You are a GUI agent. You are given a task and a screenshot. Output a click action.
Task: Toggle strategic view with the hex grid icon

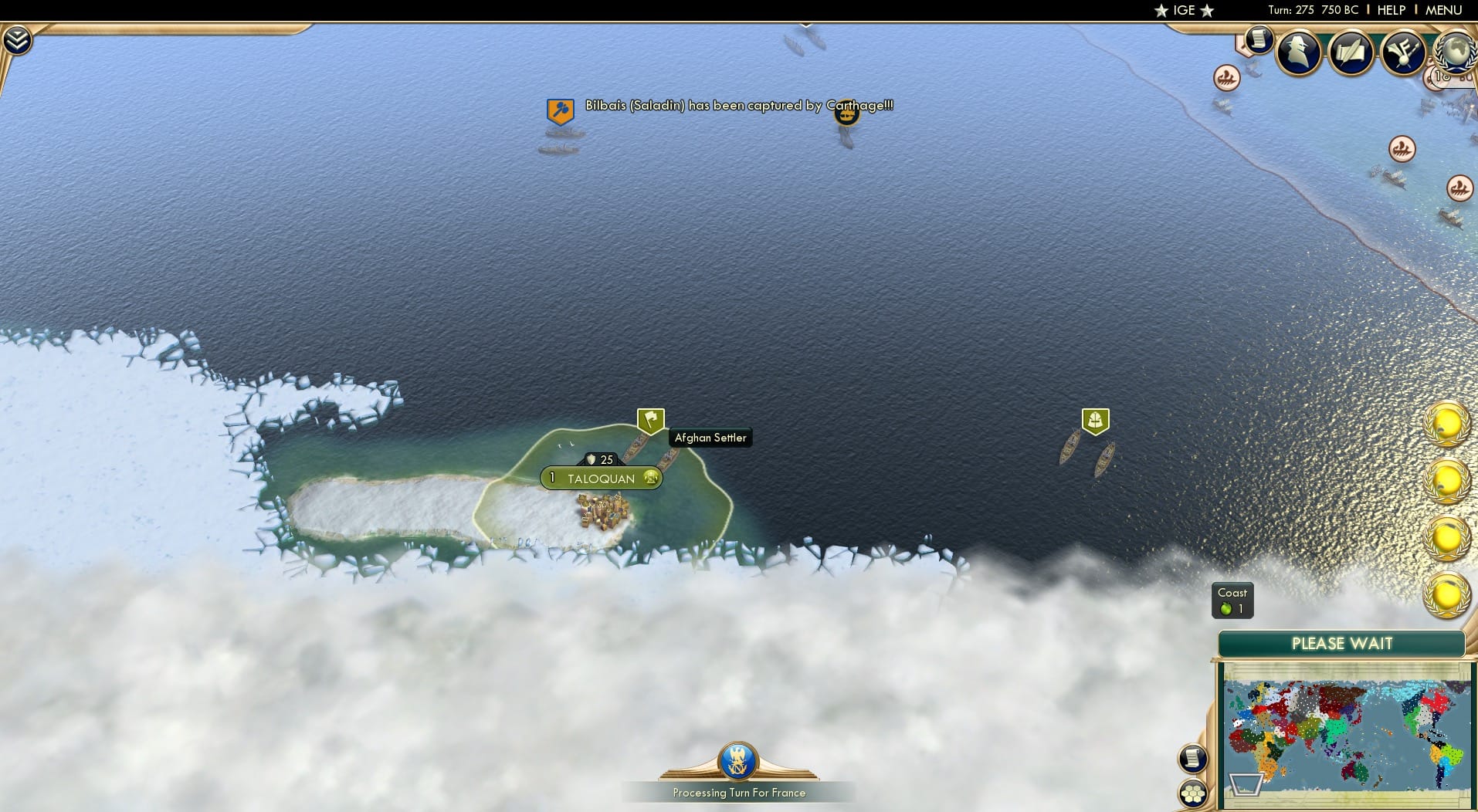point(1194,792)
